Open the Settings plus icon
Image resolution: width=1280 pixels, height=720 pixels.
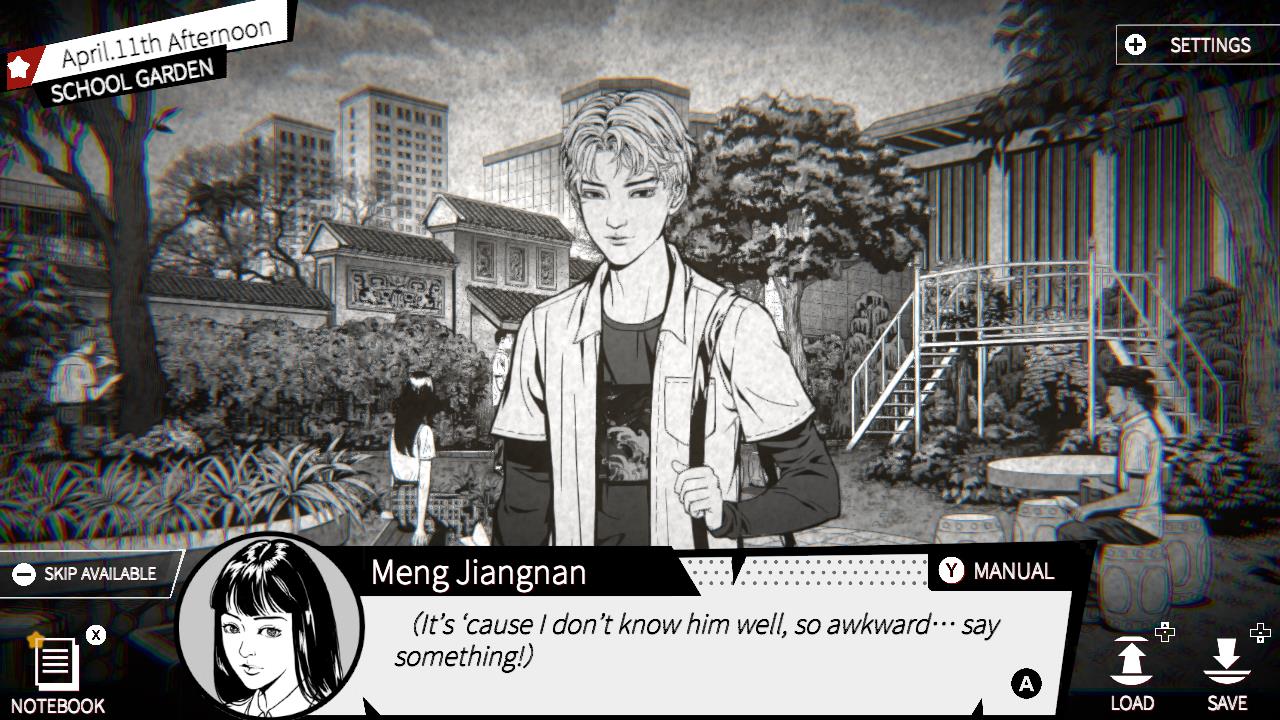(1135, 45)
